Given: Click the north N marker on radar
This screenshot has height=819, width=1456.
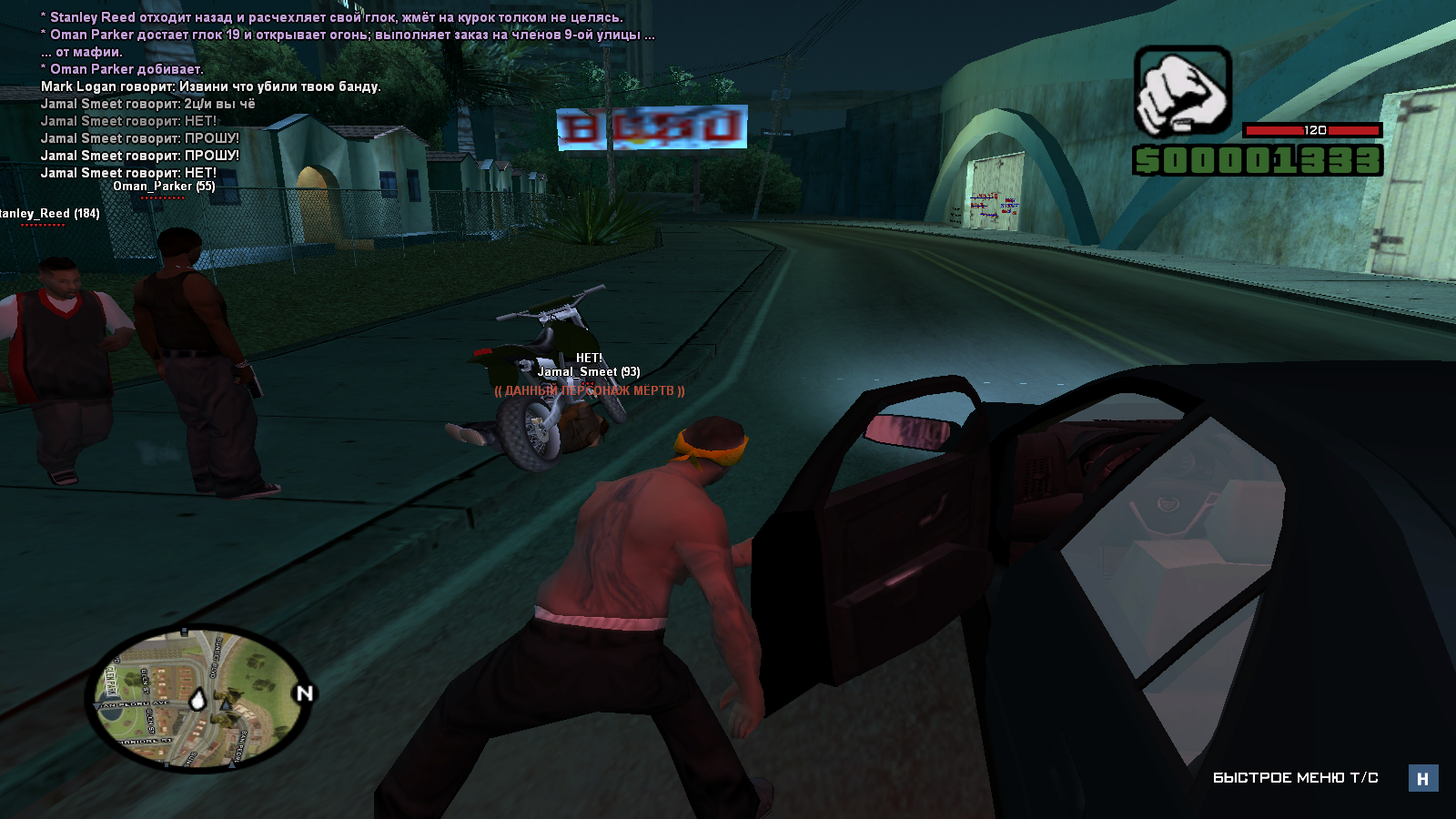Looking at the screenshot, I should coord(304,693).
